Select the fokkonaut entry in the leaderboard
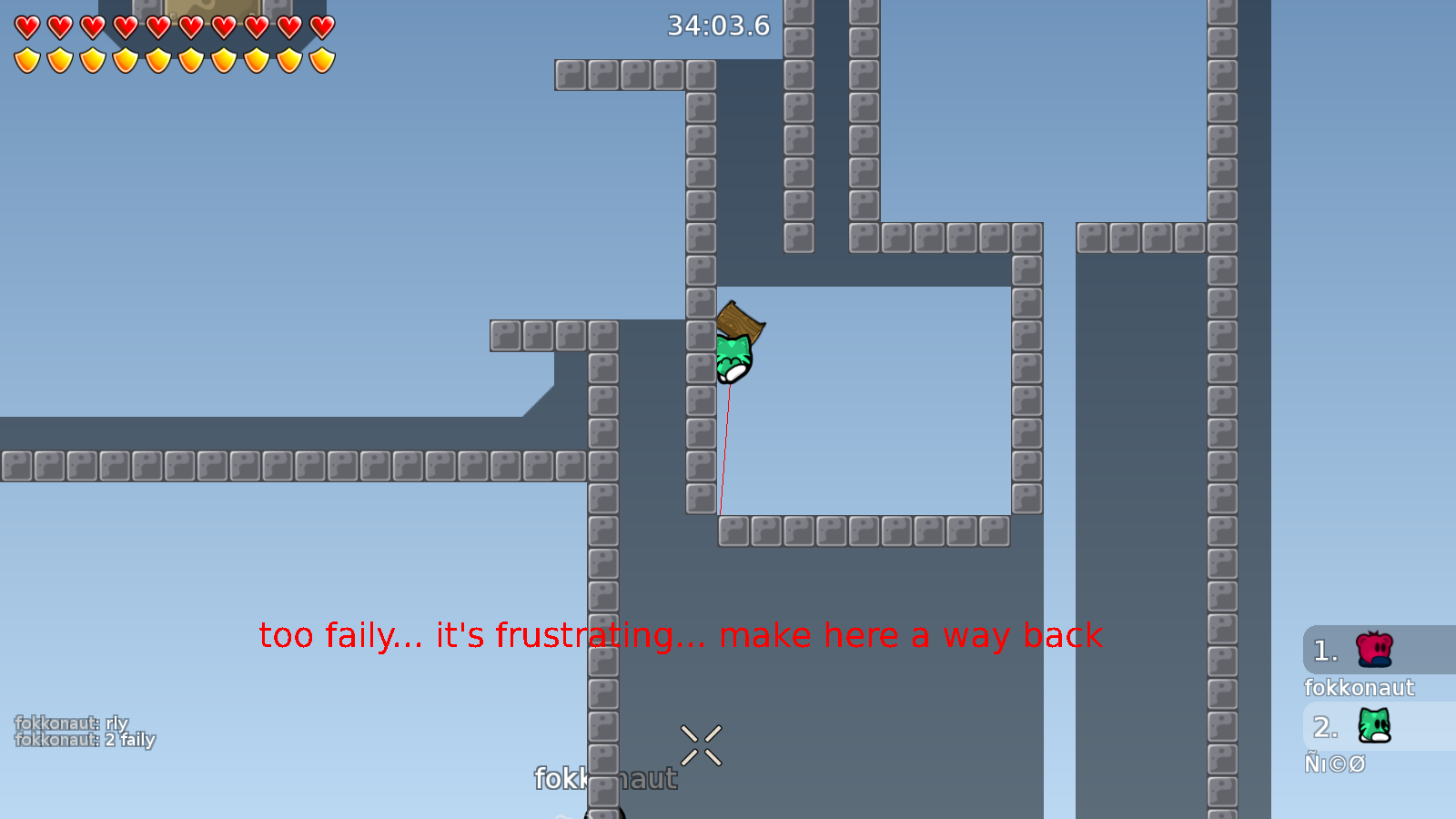This screenshot has height=819, width=1456. [x=1360, y=689]
